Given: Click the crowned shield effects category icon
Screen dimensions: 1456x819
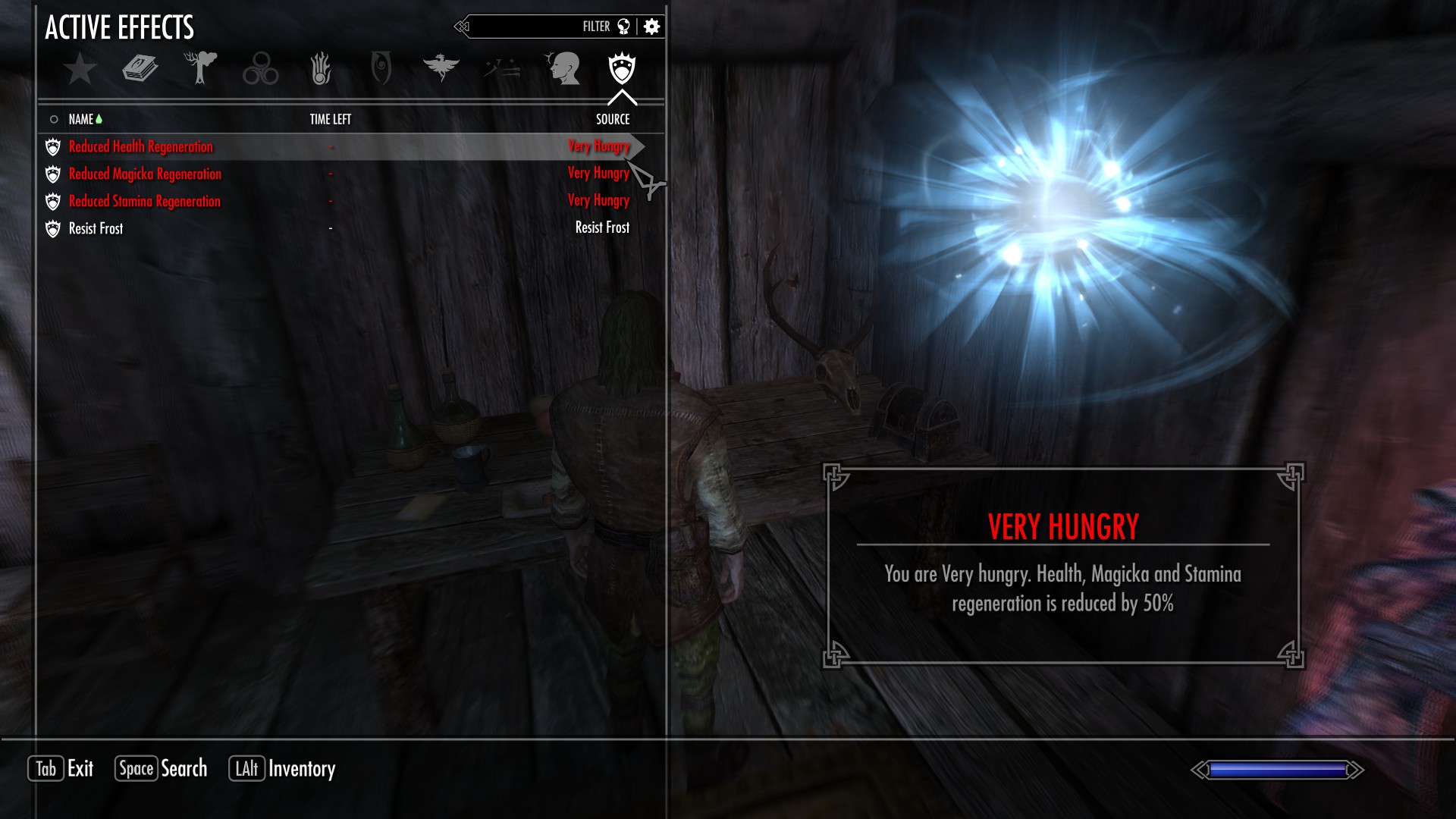Looking at the screenshot, I should coord(623,68).
